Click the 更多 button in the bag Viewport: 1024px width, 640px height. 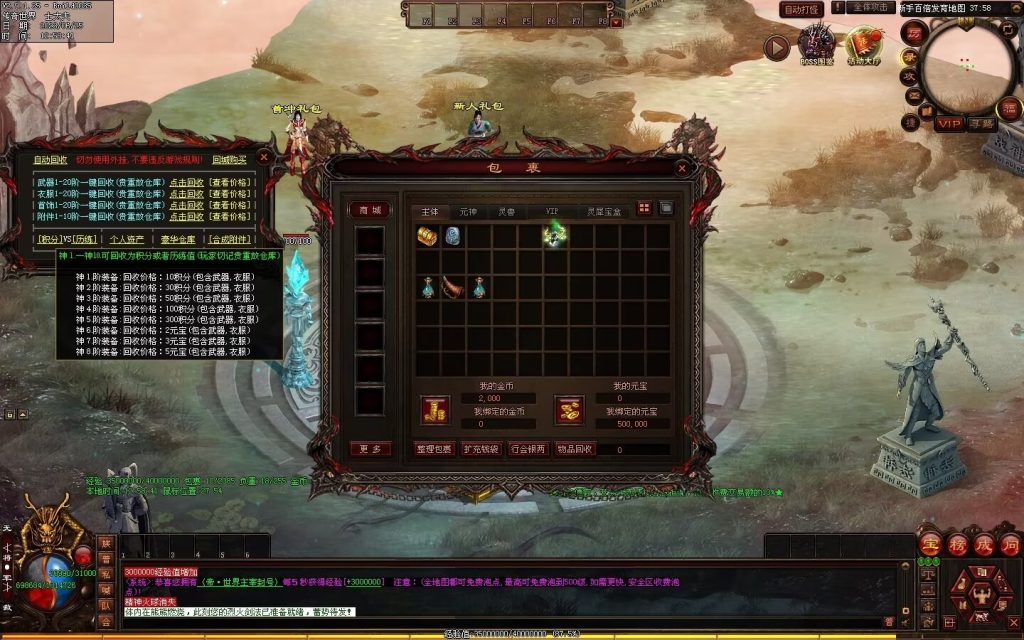tap(370, 449)
